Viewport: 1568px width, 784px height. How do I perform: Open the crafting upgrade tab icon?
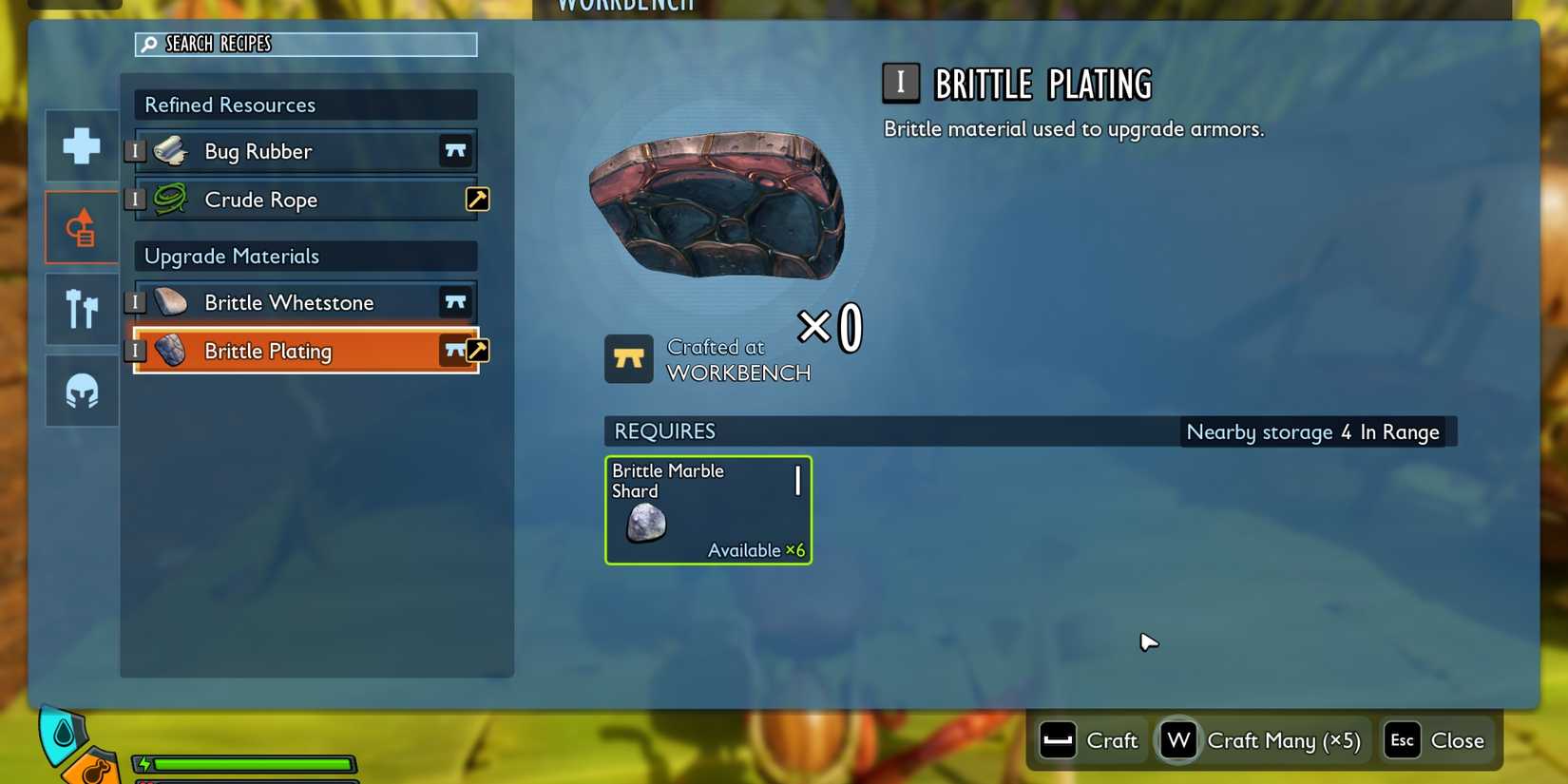point(81,226)
